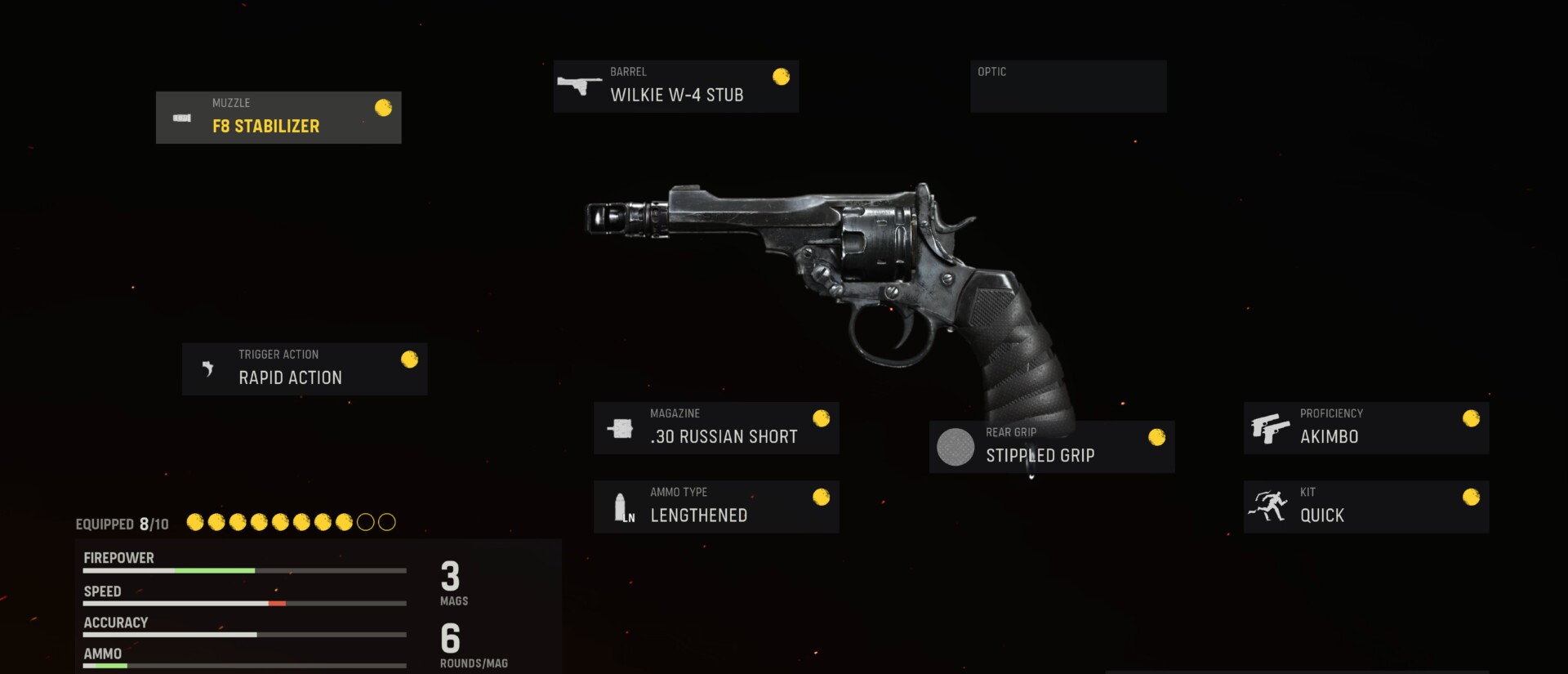The image size is (1568, 674).
Task: Open the Rear Grip attachment selector
Action: [1051, 447]
